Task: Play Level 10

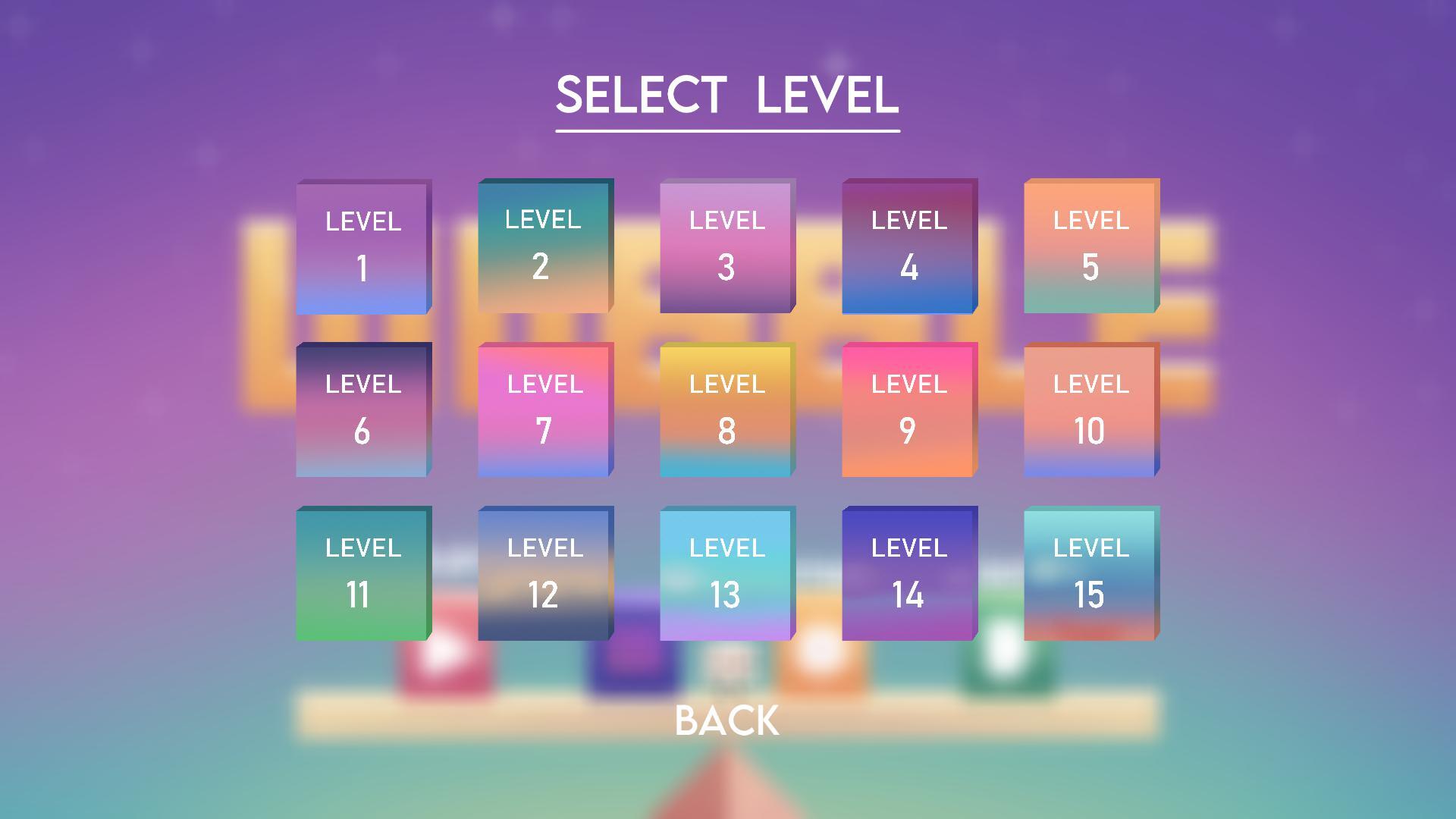Action: [1090, 409]
